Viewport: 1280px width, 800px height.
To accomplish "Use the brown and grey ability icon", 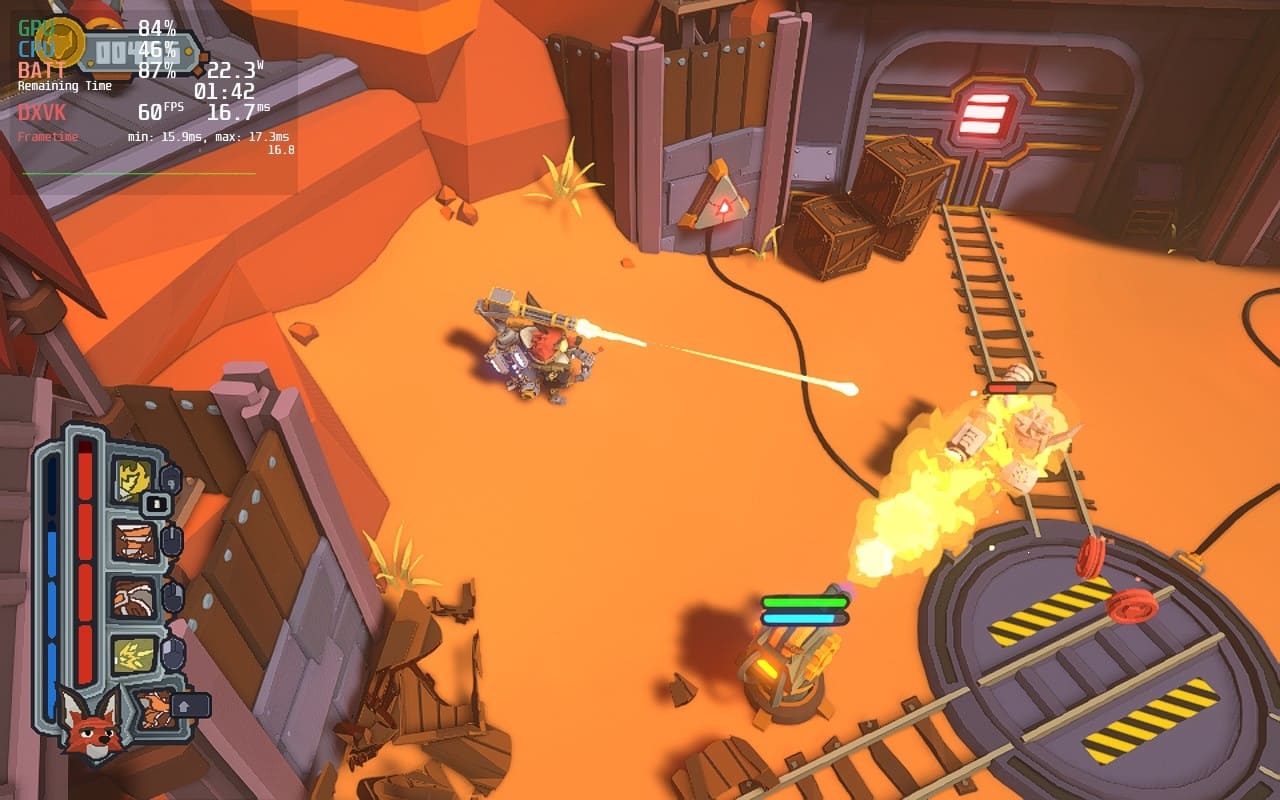I will tap(133, 597).
